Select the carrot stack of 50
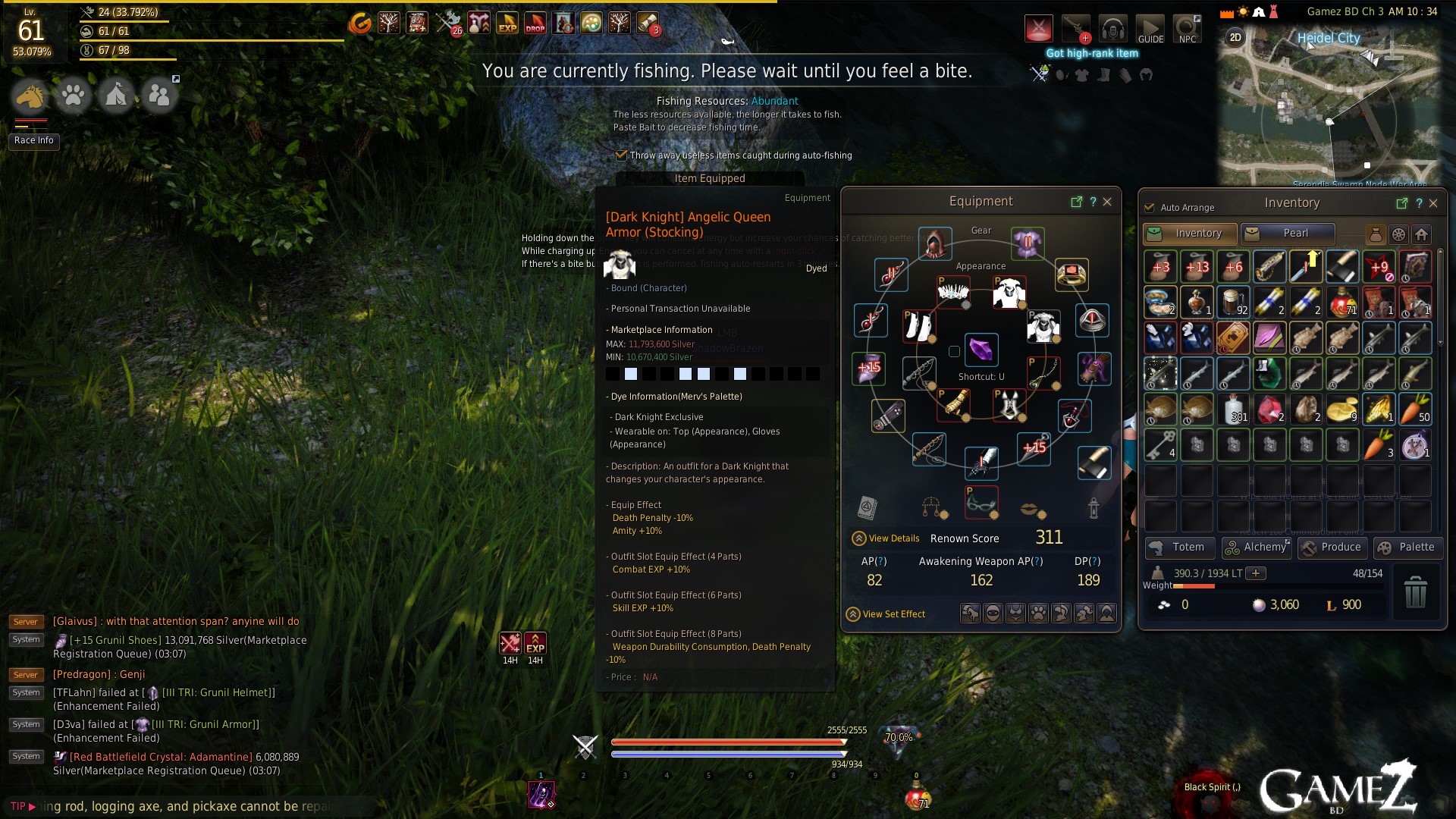This screenshot has height=819, width=1456. tap(1414, 409)
